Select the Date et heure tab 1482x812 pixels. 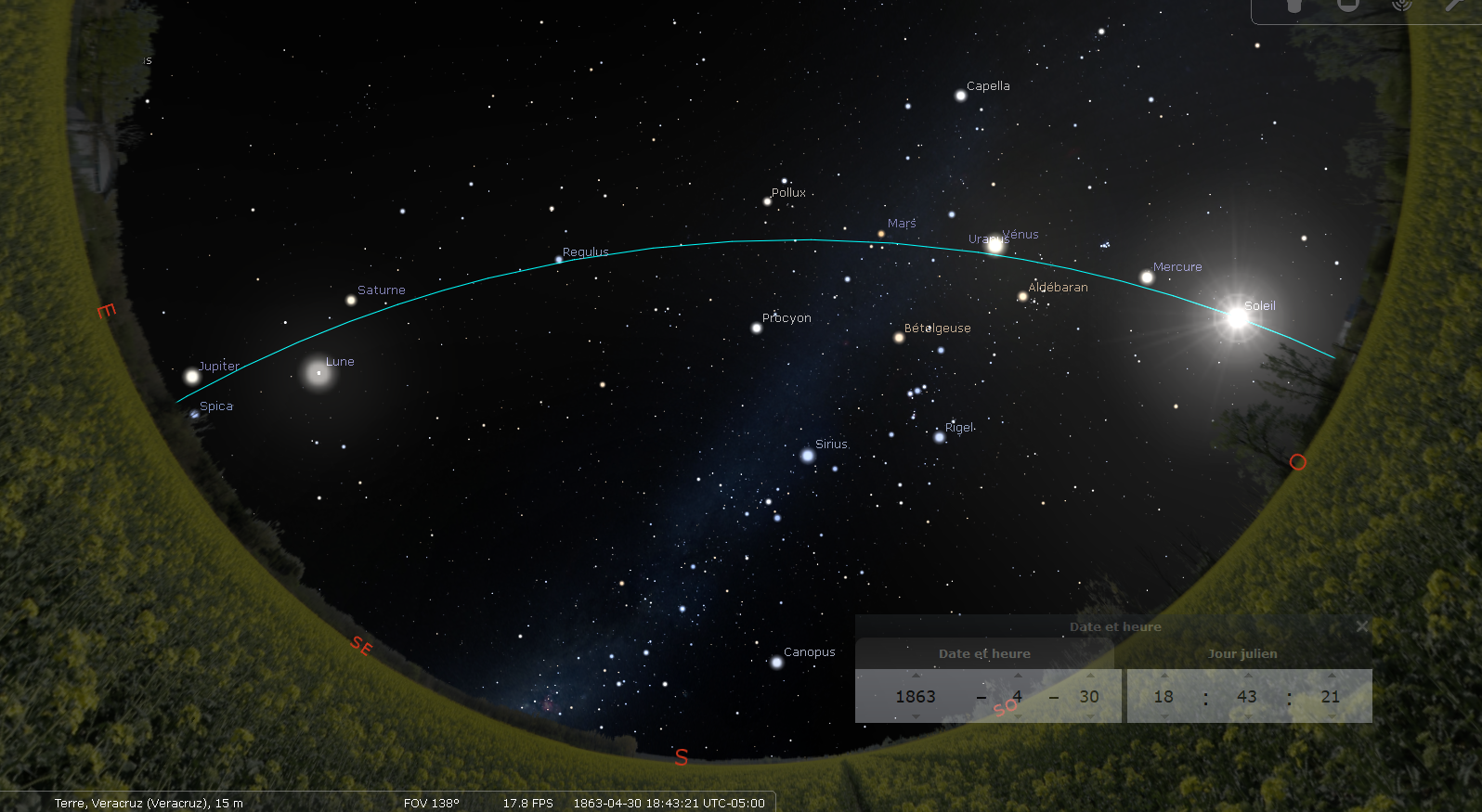984,653
